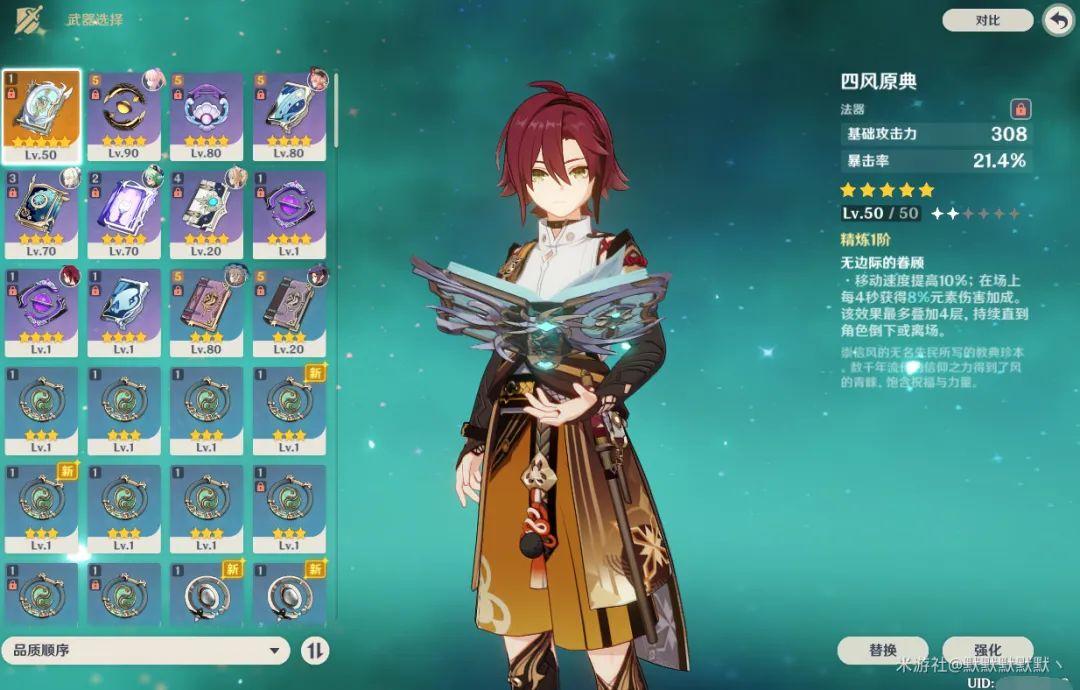Toggle the sort order arrows button
Viewport: 1080px width, 690px height.
[315, 651]
